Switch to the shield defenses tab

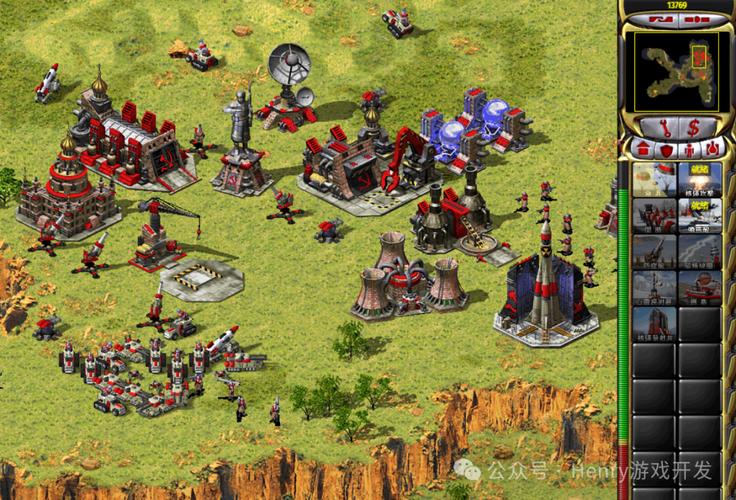[665, 149]
